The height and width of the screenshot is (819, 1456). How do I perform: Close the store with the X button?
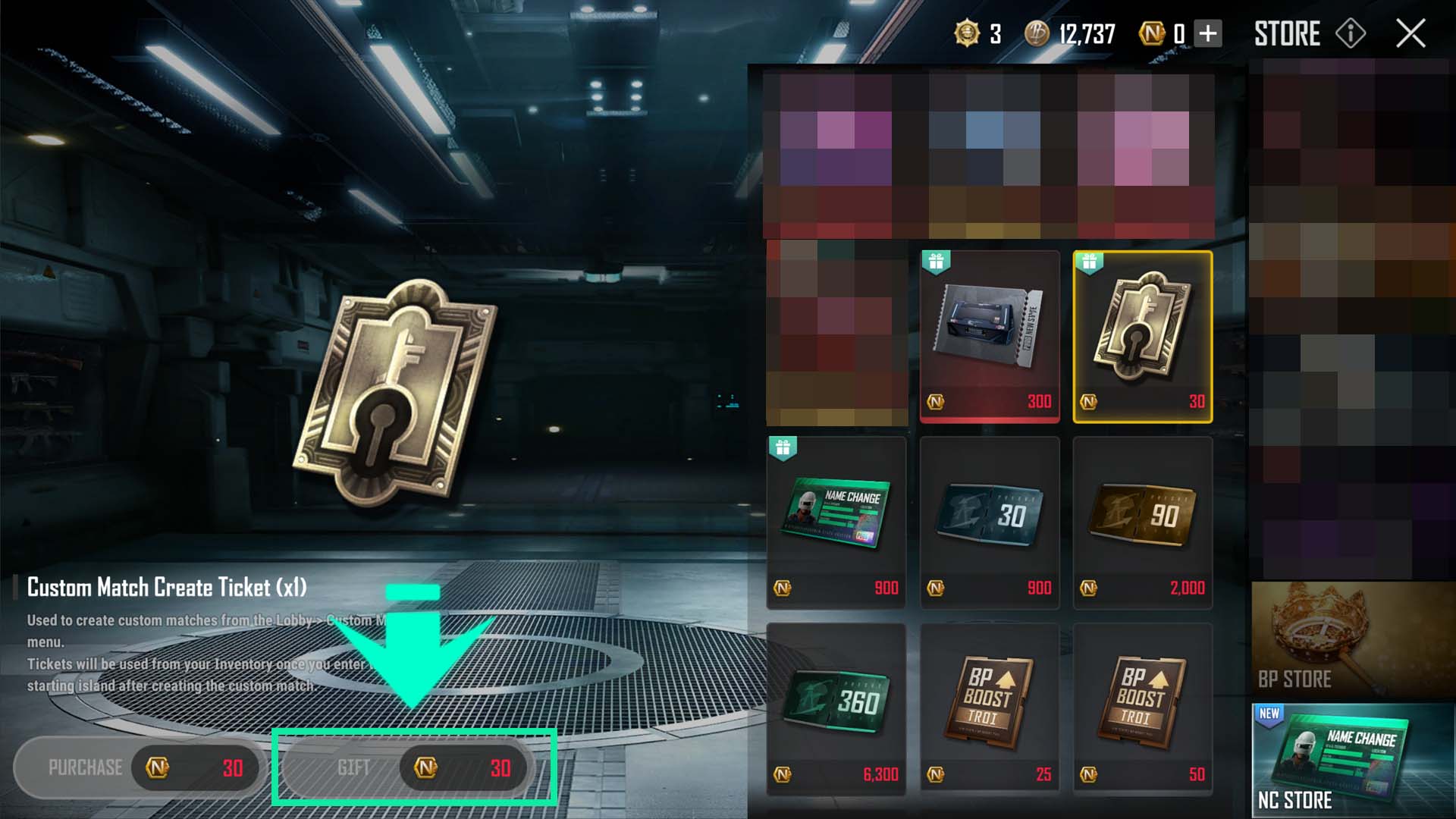click(x=1410, y=33)
